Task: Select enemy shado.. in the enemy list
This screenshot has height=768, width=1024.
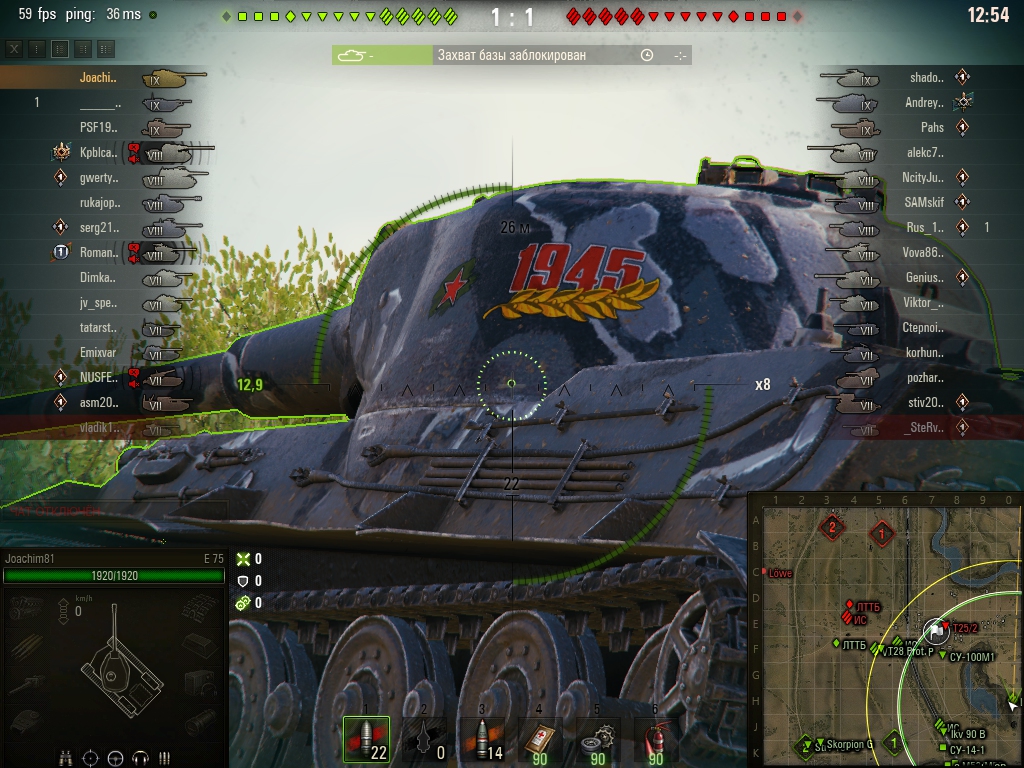Action: pyautogui.click(x=925, y=77)
